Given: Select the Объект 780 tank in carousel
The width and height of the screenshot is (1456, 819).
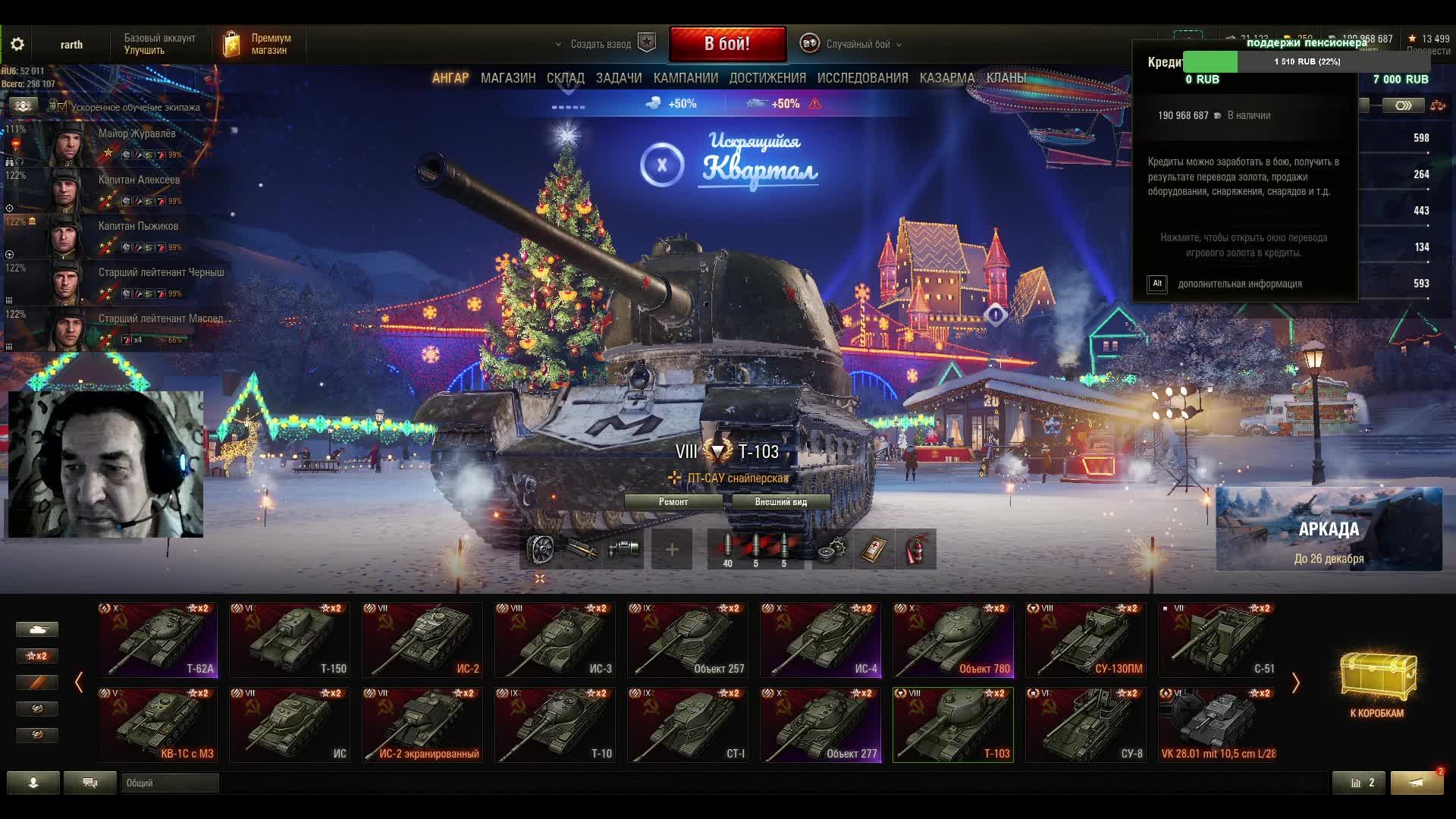Looking at the screenshot, I should (953, 639).
